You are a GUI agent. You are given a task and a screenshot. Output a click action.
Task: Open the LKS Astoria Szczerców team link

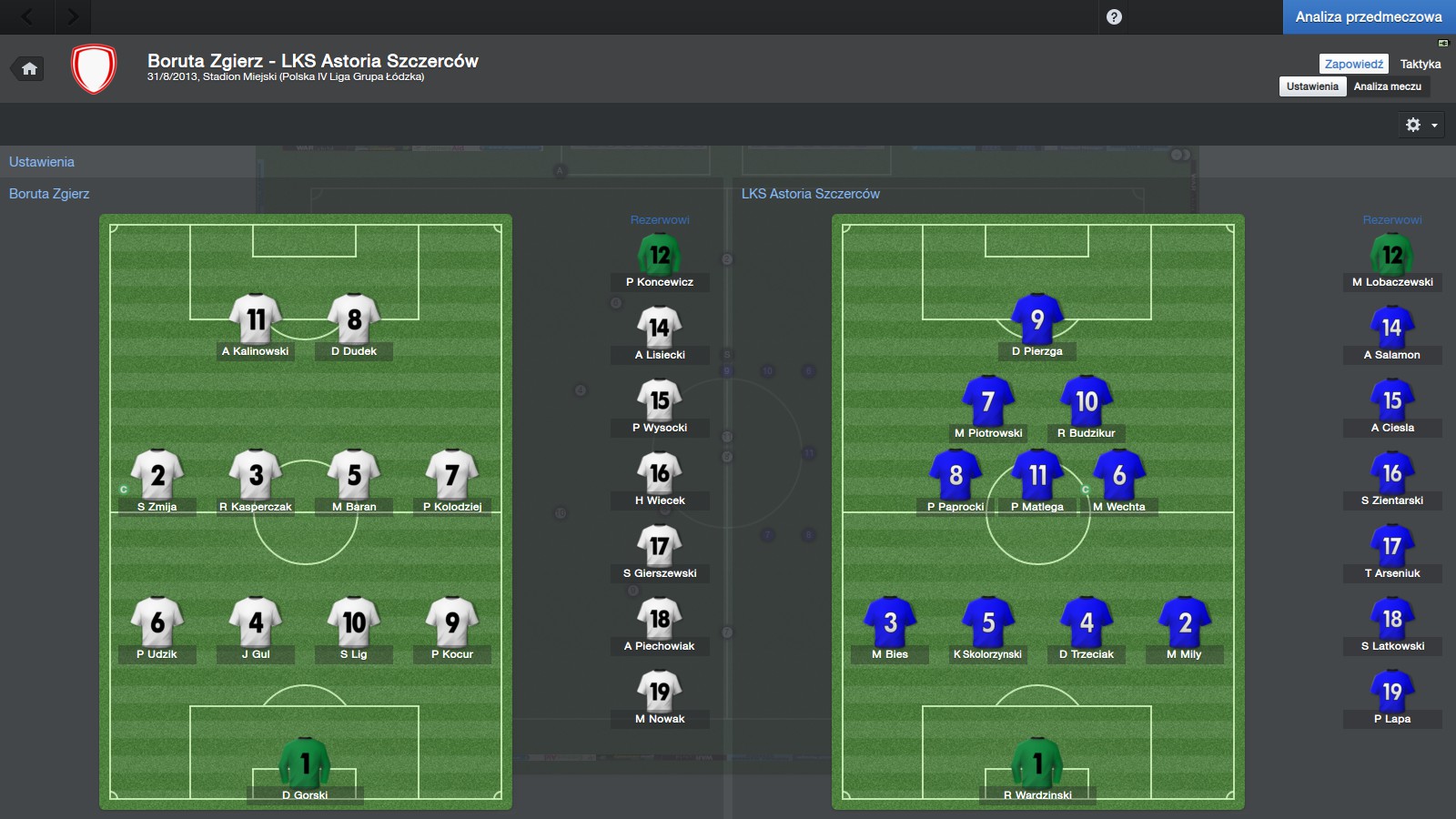coord(810,194)
